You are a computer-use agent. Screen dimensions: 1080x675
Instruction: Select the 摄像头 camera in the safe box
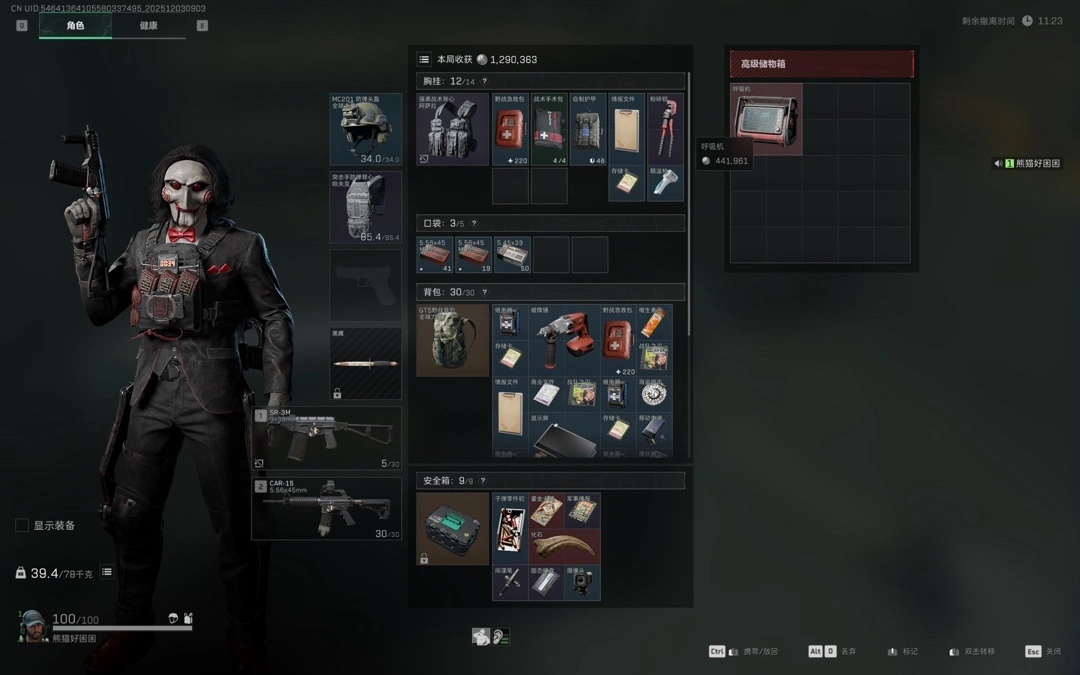coord(582,583)
